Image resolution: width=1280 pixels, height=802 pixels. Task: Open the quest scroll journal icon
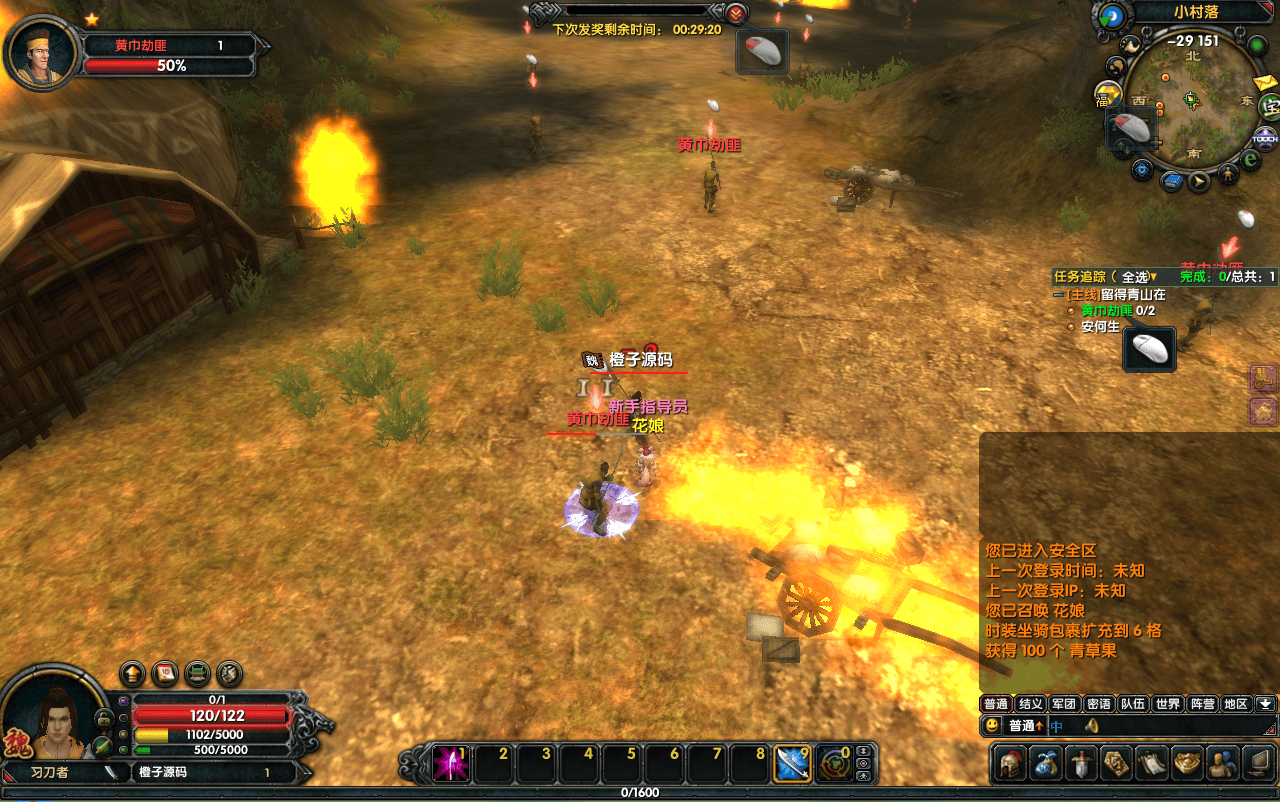pyautogui.click(x=1152, y=763)
